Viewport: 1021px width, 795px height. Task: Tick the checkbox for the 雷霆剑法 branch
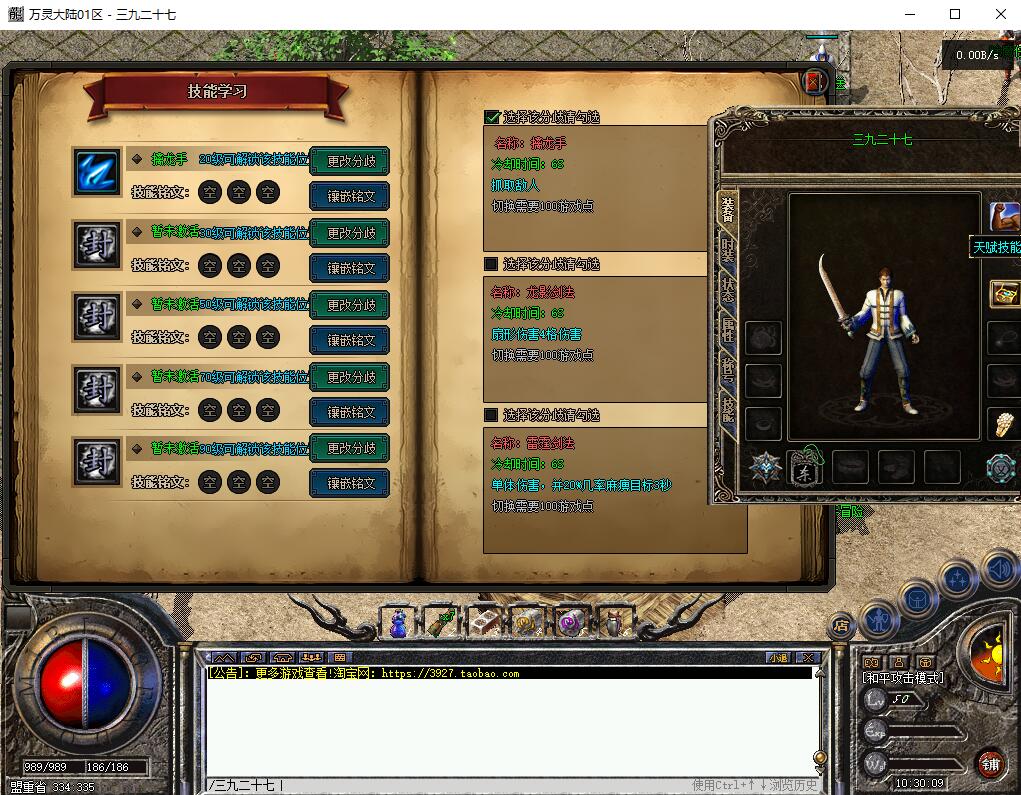[491, 414]
